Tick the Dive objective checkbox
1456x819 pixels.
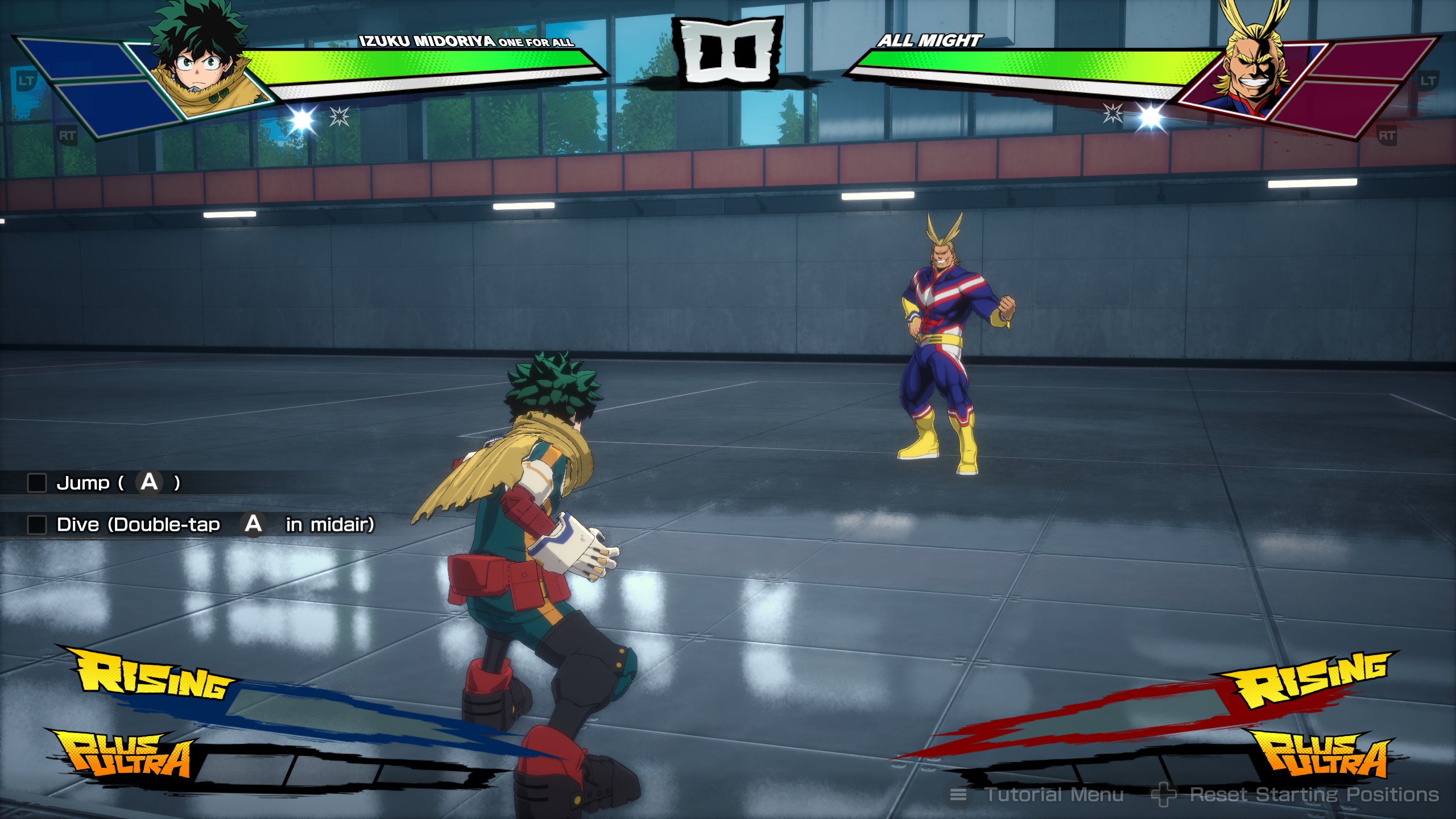tap(37, 524)
